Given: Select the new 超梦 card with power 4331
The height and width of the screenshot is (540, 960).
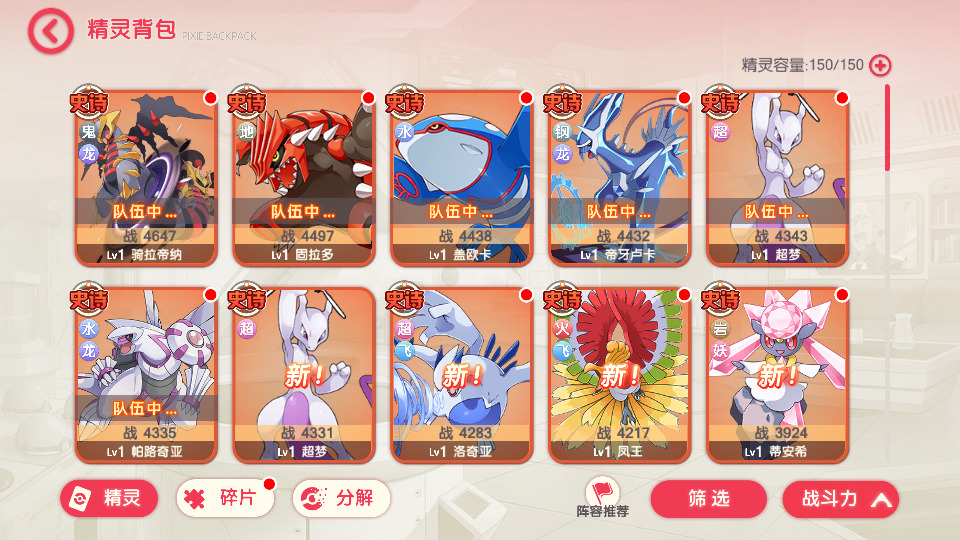Looking at the screenshot, I should 304,375.
